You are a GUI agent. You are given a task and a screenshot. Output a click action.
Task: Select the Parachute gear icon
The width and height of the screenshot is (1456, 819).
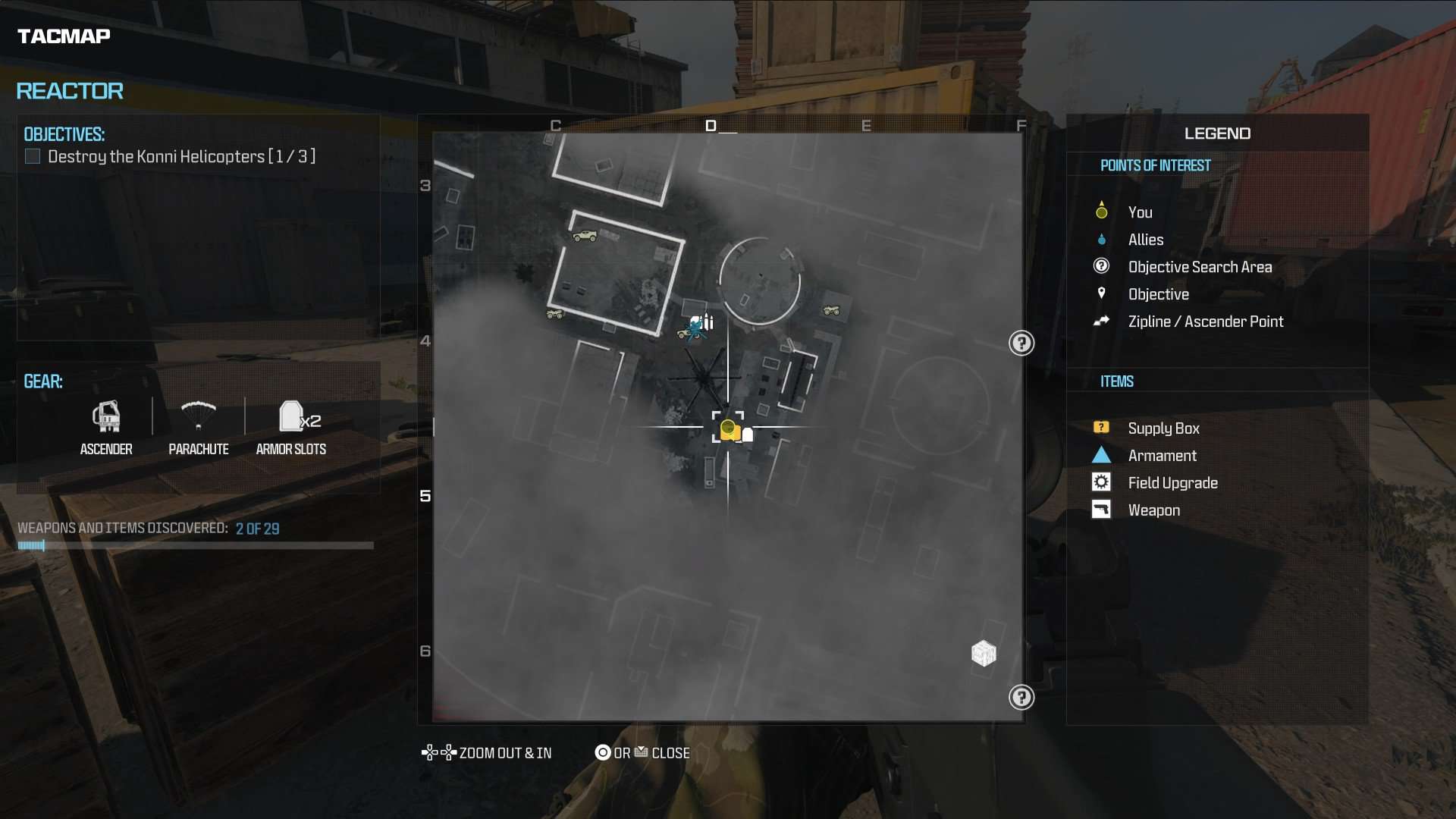(x=199, y=416)
